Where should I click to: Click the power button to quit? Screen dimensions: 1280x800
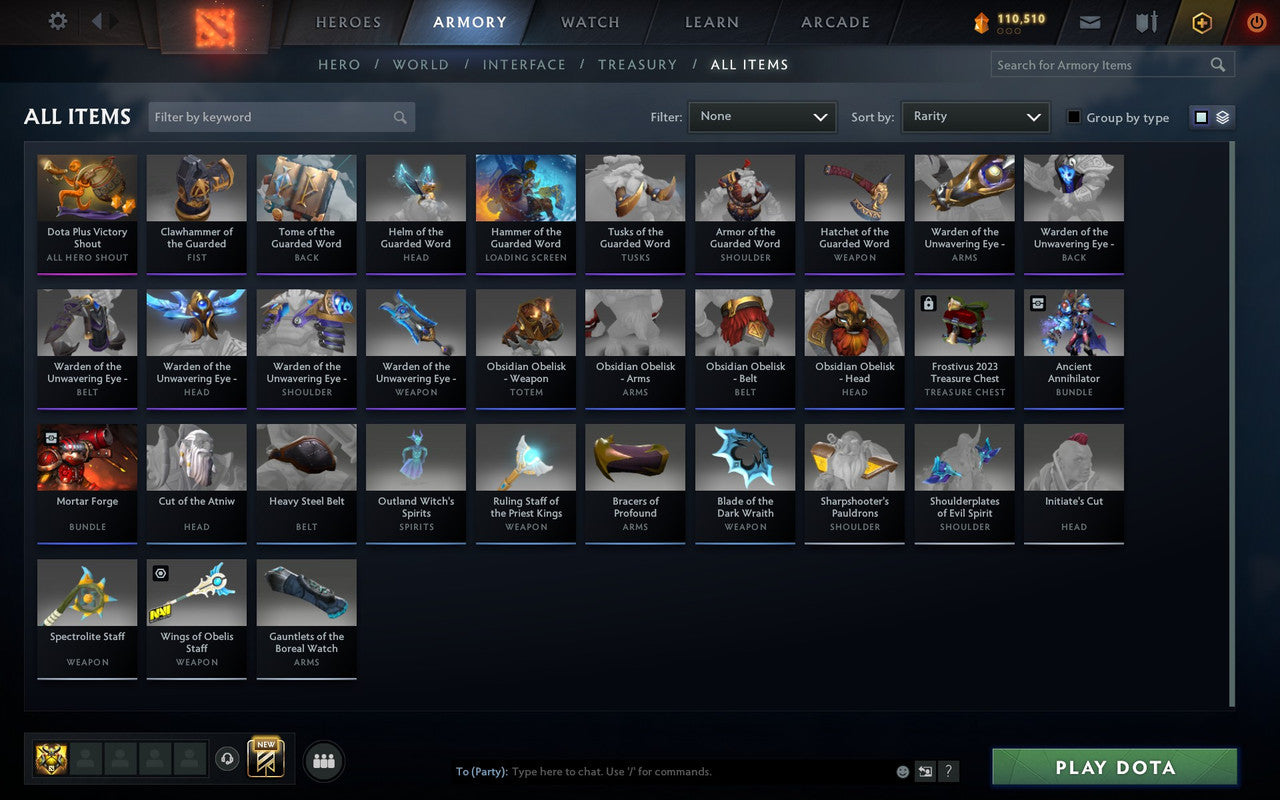[x=1256, y=22]
